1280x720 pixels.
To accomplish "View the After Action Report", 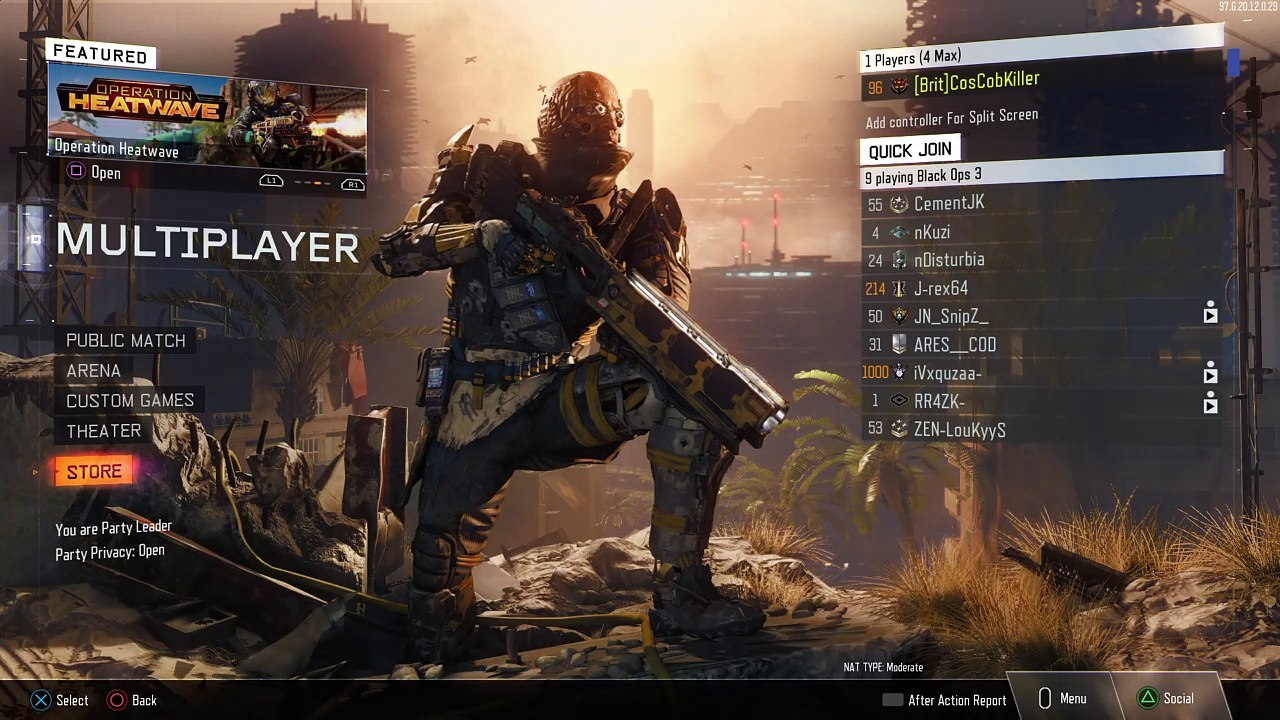I will [945, 700].
